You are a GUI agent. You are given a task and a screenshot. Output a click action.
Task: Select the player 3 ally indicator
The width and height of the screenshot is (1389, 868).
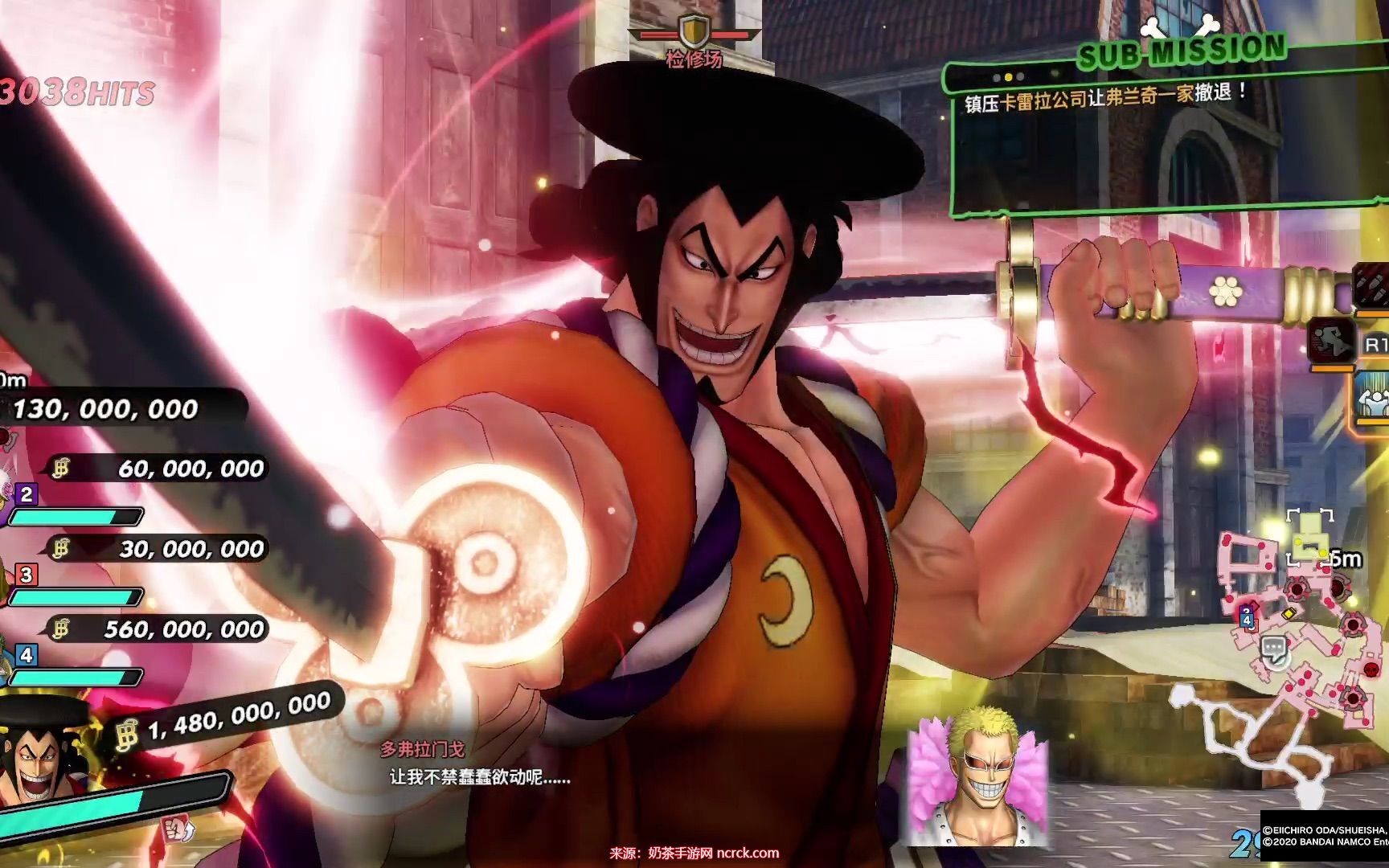27,574
